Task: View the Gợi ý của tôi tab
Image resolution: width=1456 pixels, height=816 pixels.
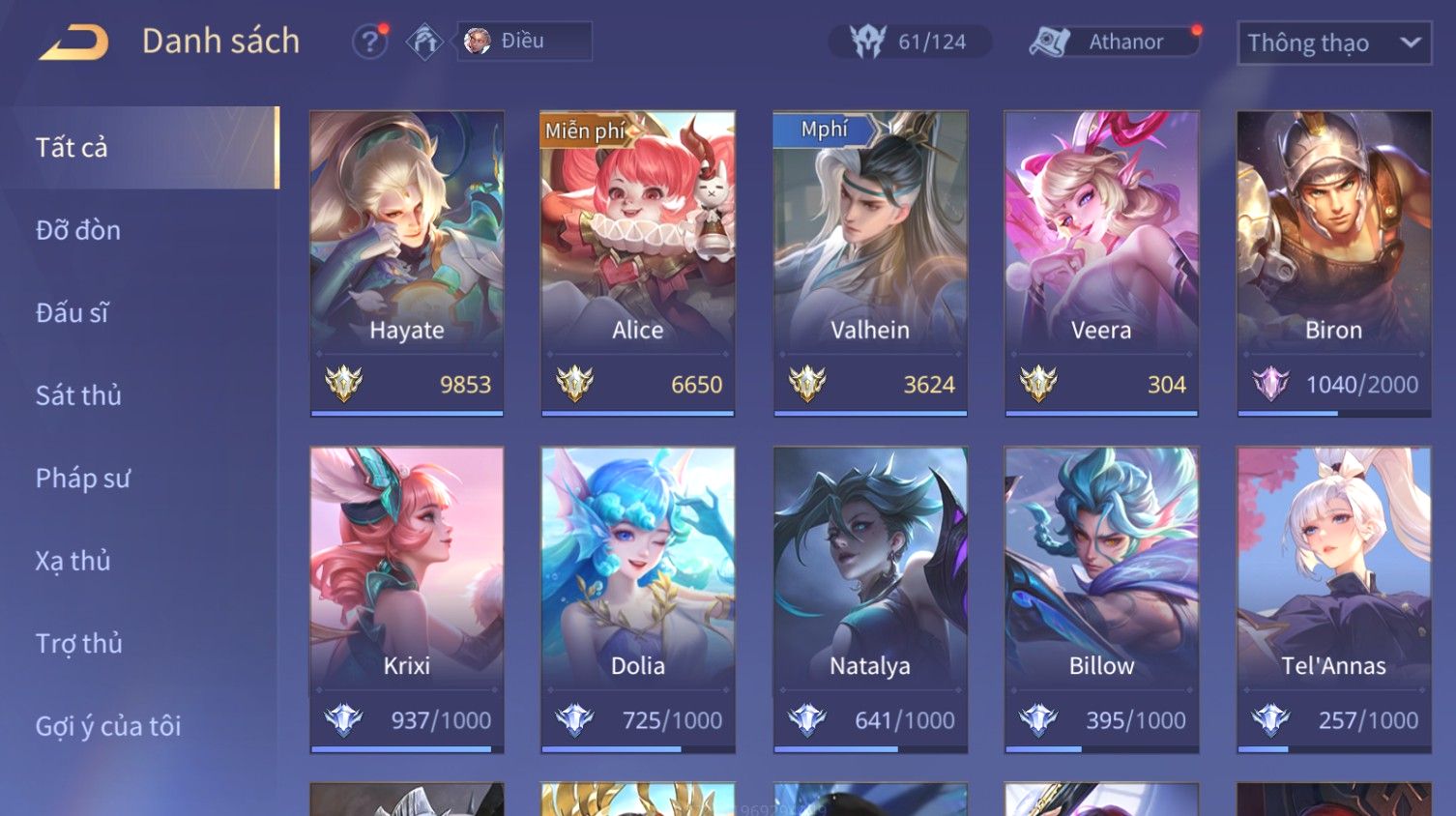Action: coord(108,726)
